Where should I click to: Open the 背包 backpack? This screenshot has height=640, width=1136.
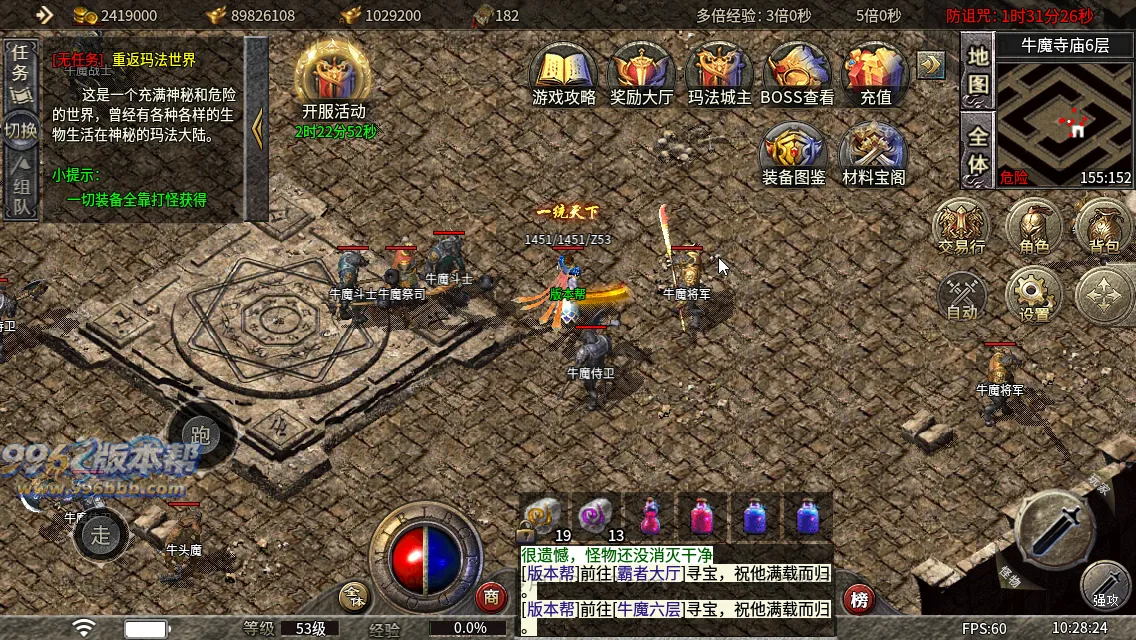click(1103, 225)
